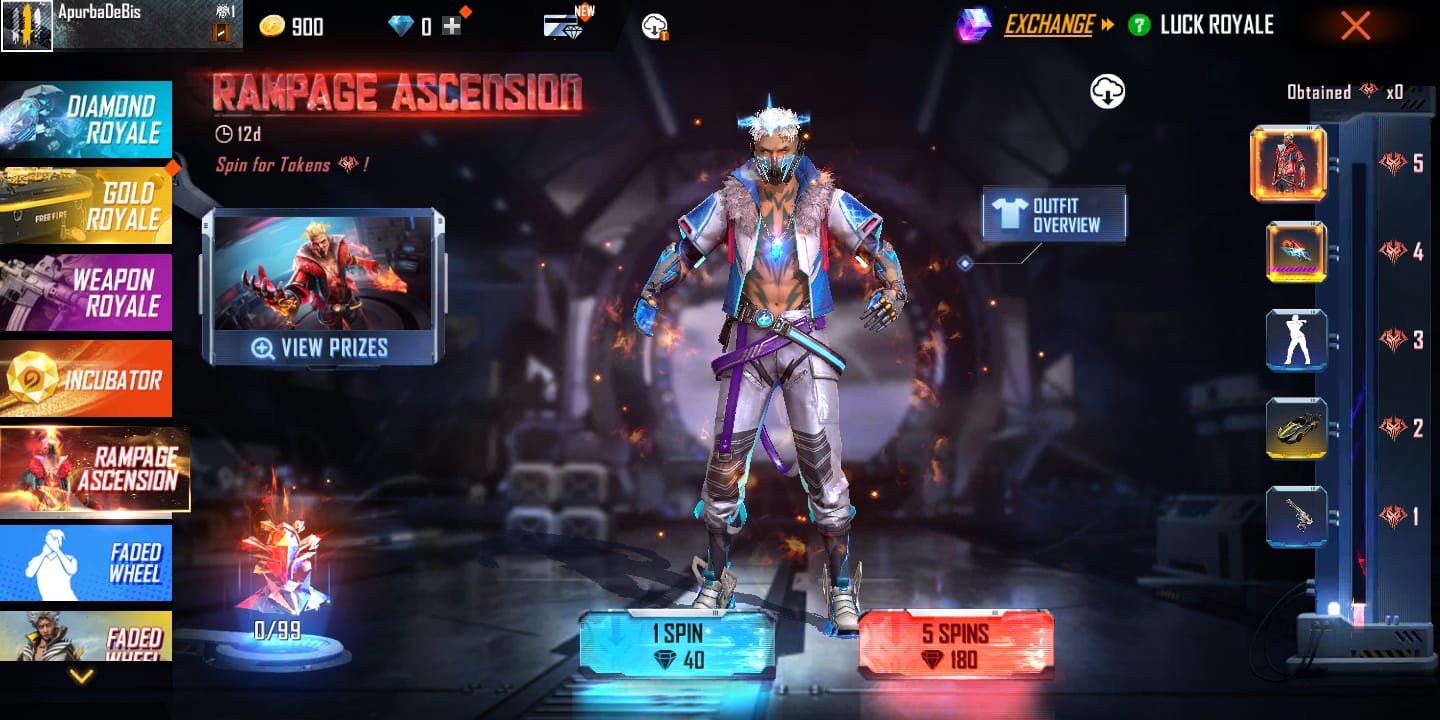Open the player profile avatar ApurbaDeBis
This screenshot has height=720, width=1440.
[x=26, y=25]
